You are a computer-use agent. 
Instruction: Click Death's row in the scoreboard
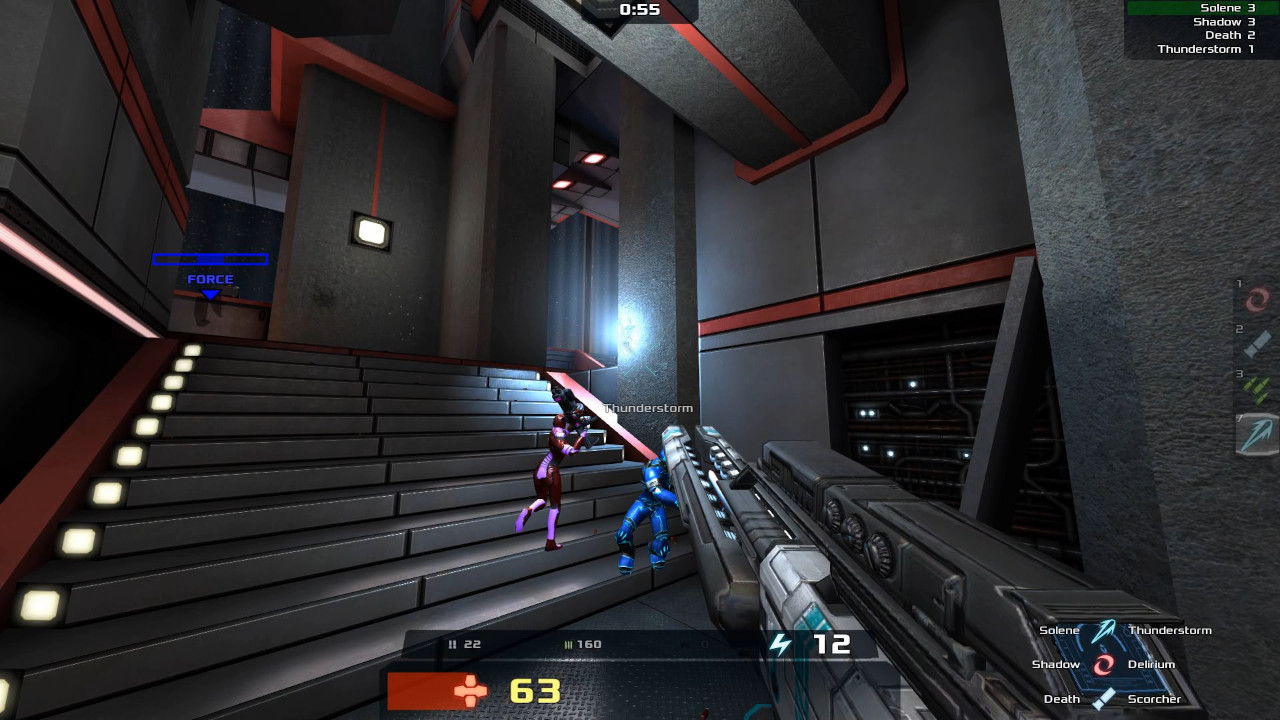tap(1192, 35)
